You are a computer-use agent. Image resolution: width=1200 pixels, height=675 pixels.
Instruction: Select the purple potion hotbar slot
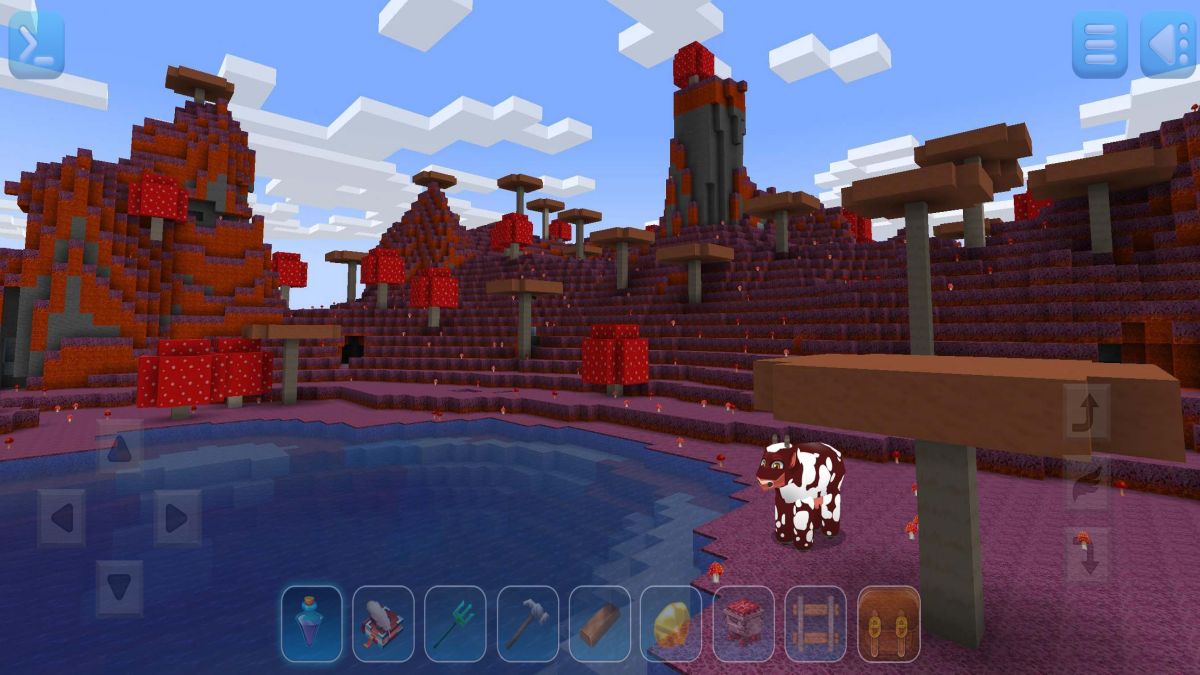312,624
